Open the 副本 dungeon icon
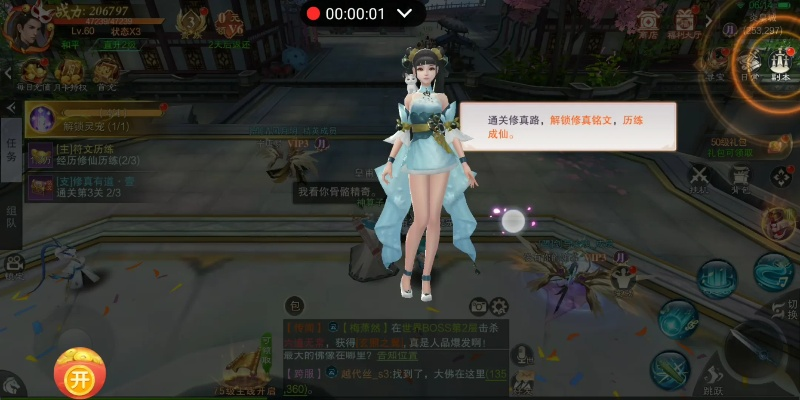This screenshot has width=800, height=400. point(779,62)
